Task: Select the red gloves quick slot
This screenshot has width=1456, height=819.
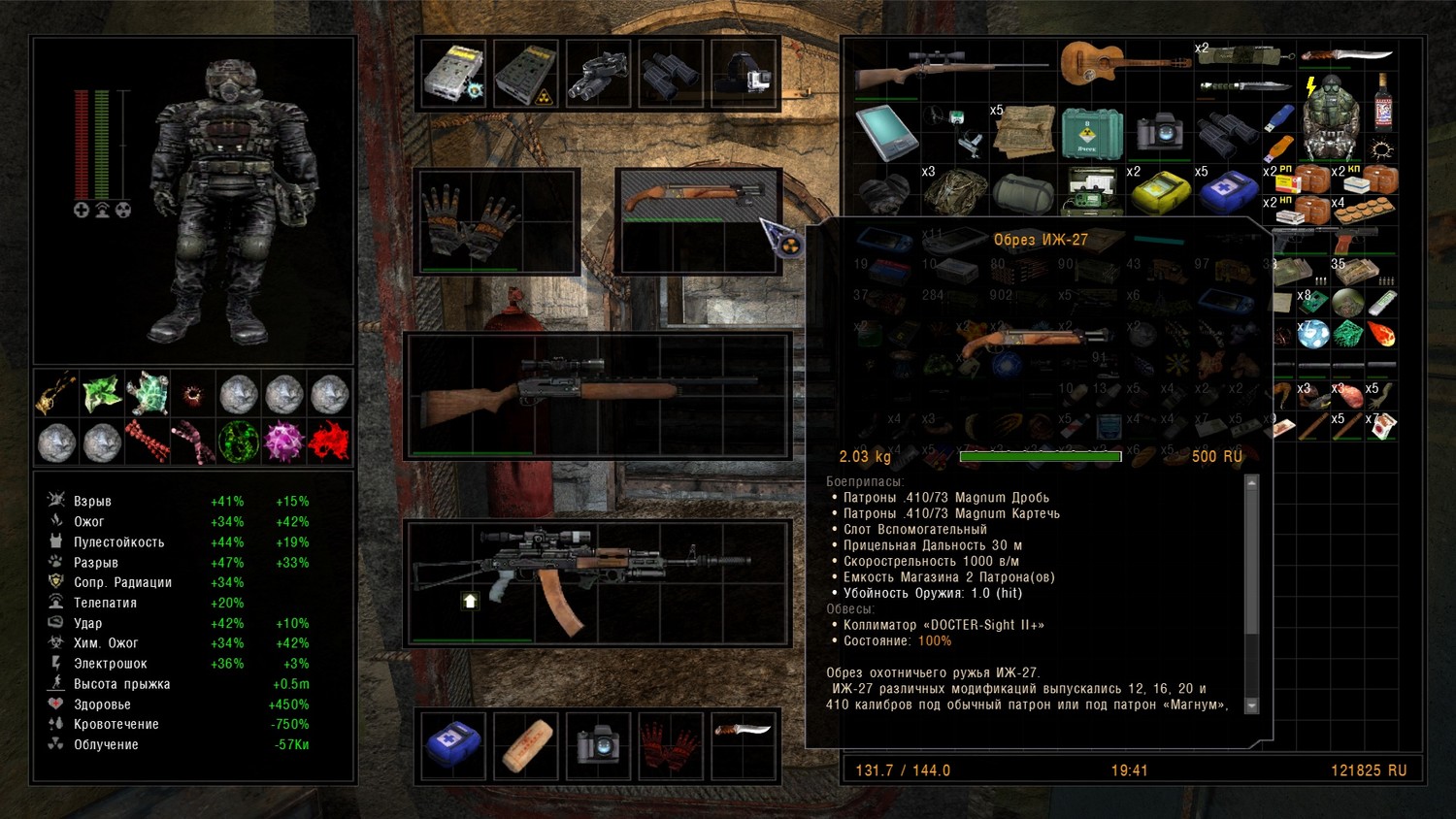Action: pos(671,745)
